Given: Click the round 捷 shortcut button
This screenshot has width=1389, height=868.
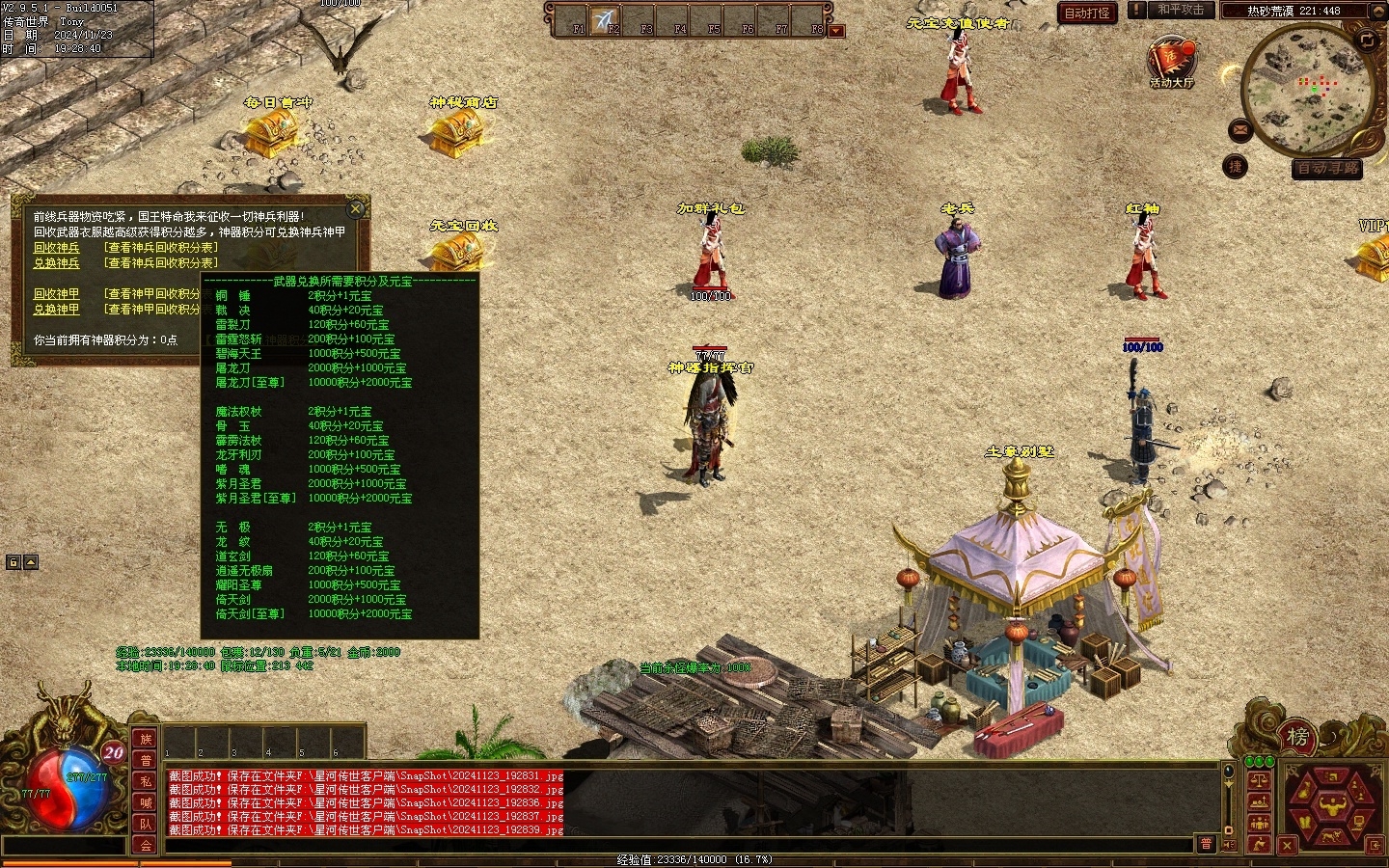Looking at the screenshot, I should [1236, 167].
